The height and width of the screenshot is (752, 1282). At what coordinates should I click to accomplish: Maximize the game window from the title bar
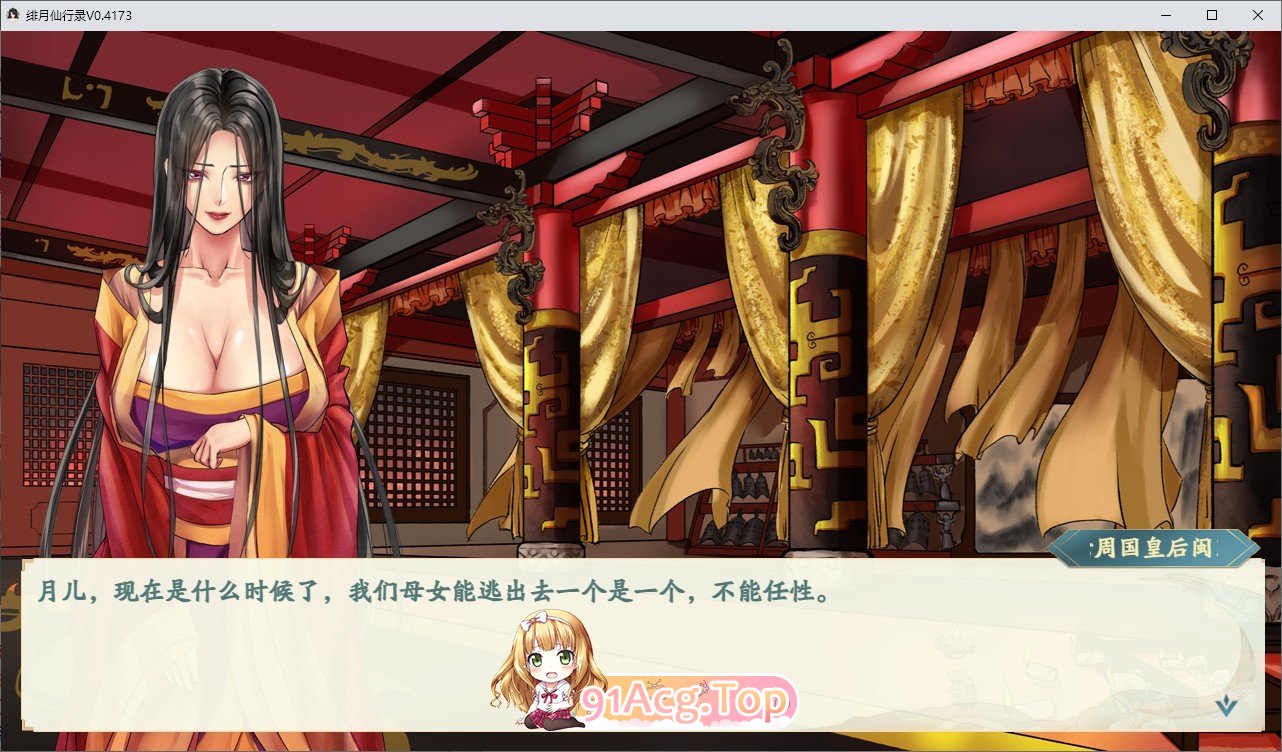[x=1210, y=15]
